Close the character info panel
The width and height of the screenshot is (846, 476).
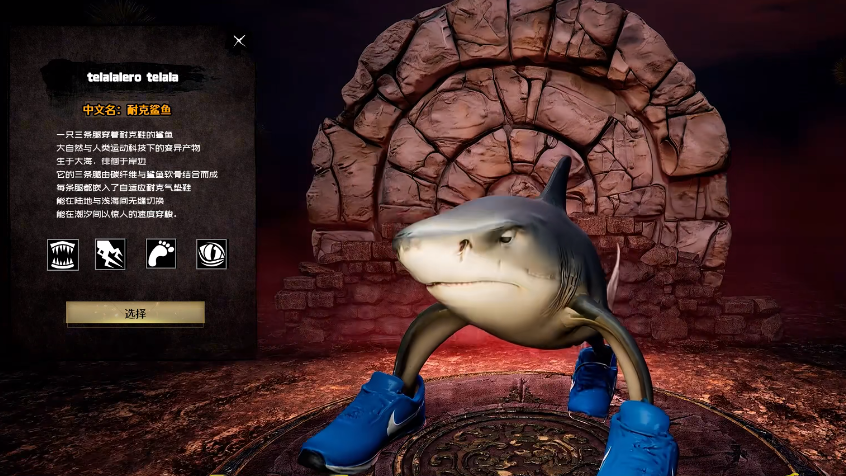click(x=239, y=41)
